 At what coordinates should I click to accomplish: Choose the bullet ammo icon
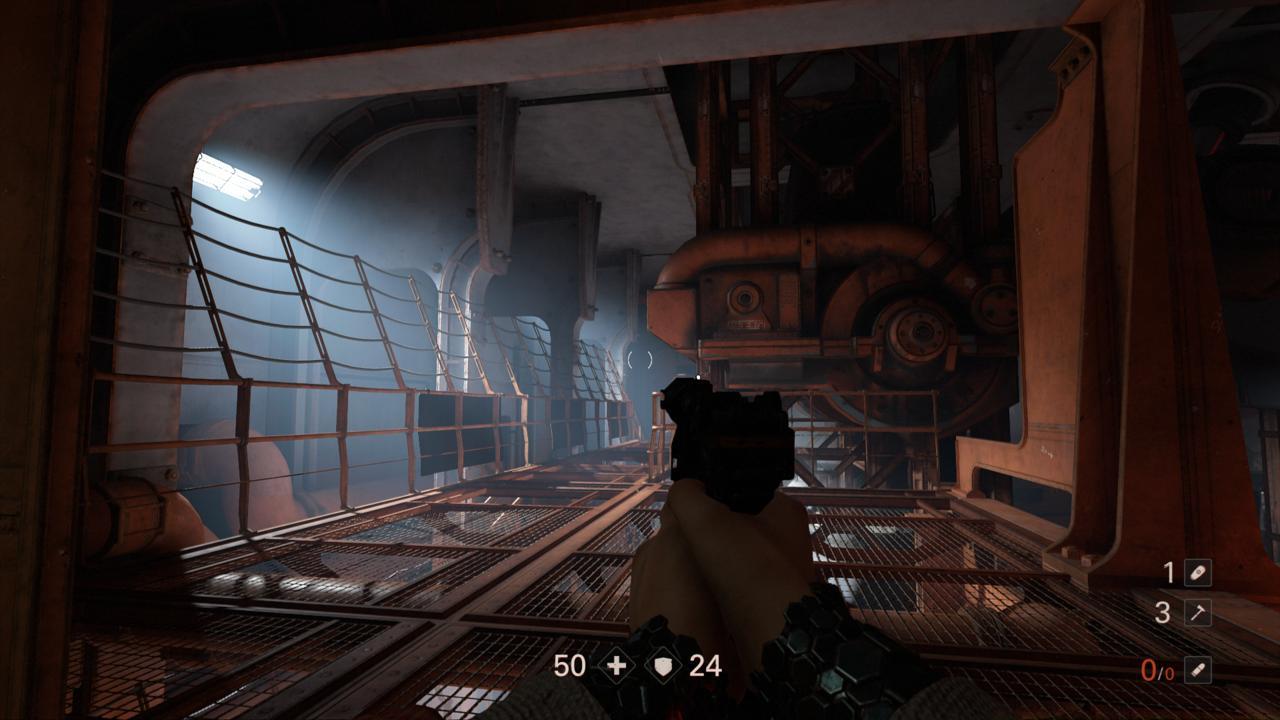click(x=1197, y=670)
